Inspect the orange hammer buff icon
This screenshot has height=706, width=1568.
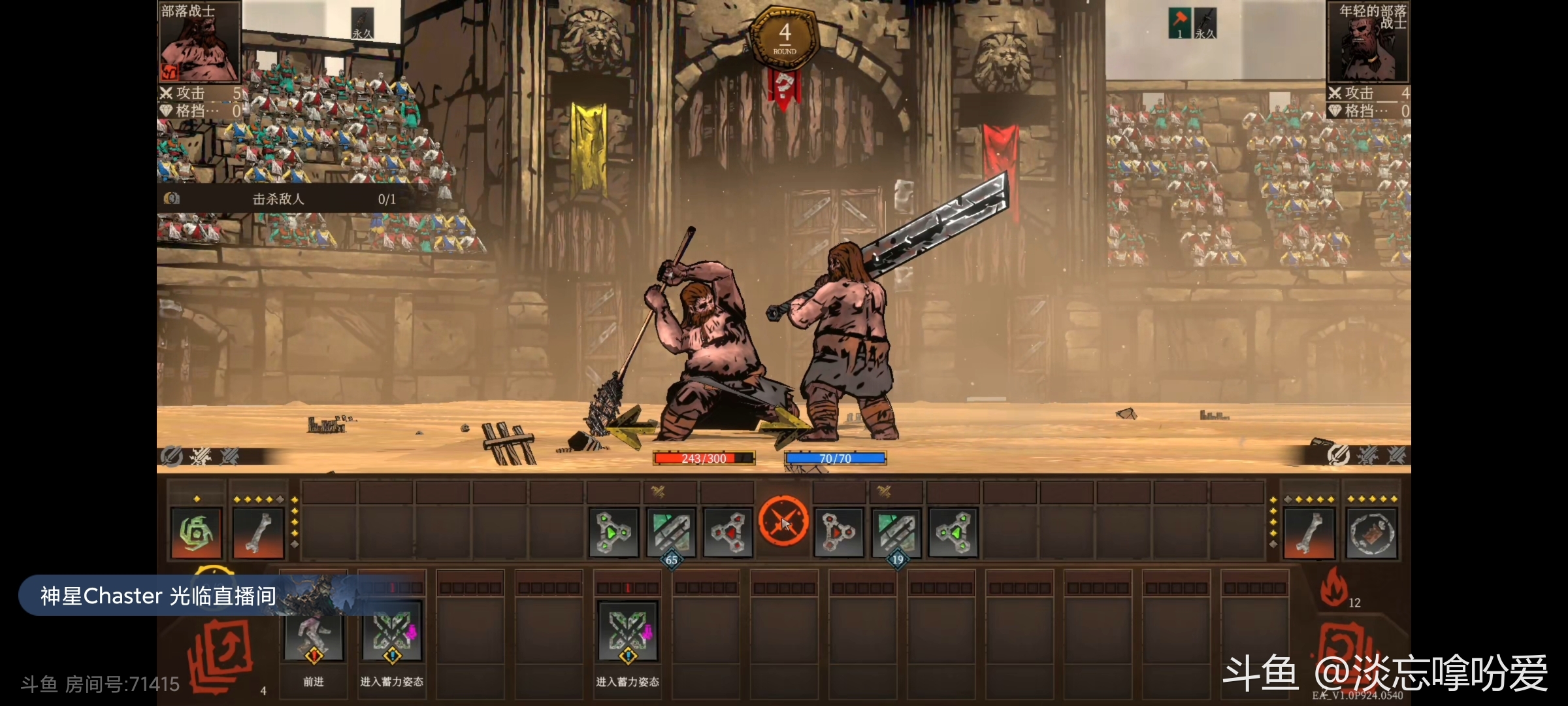[1179, 23]
